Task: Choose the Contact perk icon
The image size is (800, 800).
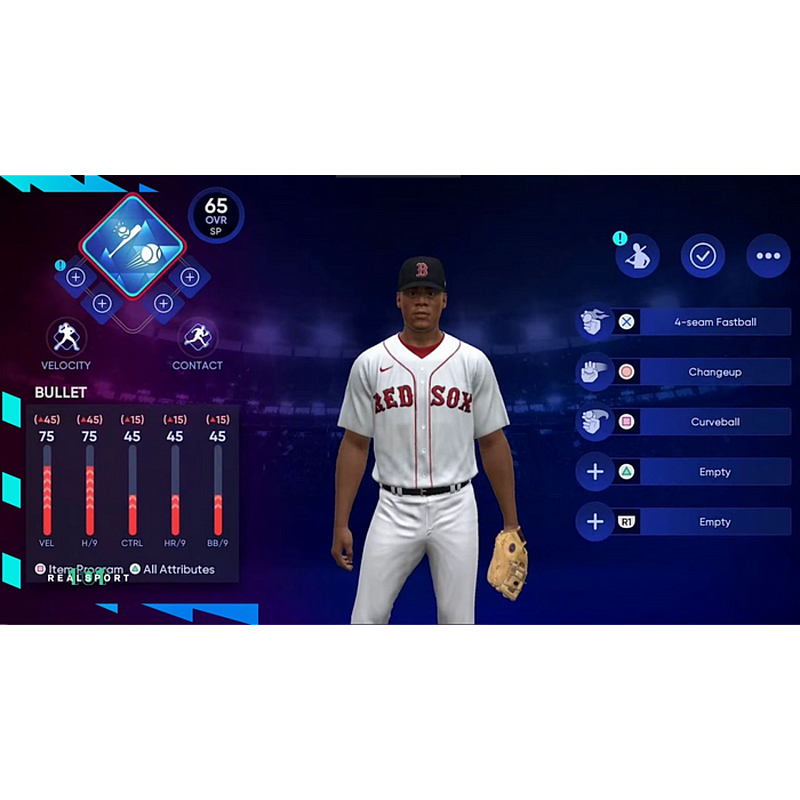Action: [x=197, y=338]
